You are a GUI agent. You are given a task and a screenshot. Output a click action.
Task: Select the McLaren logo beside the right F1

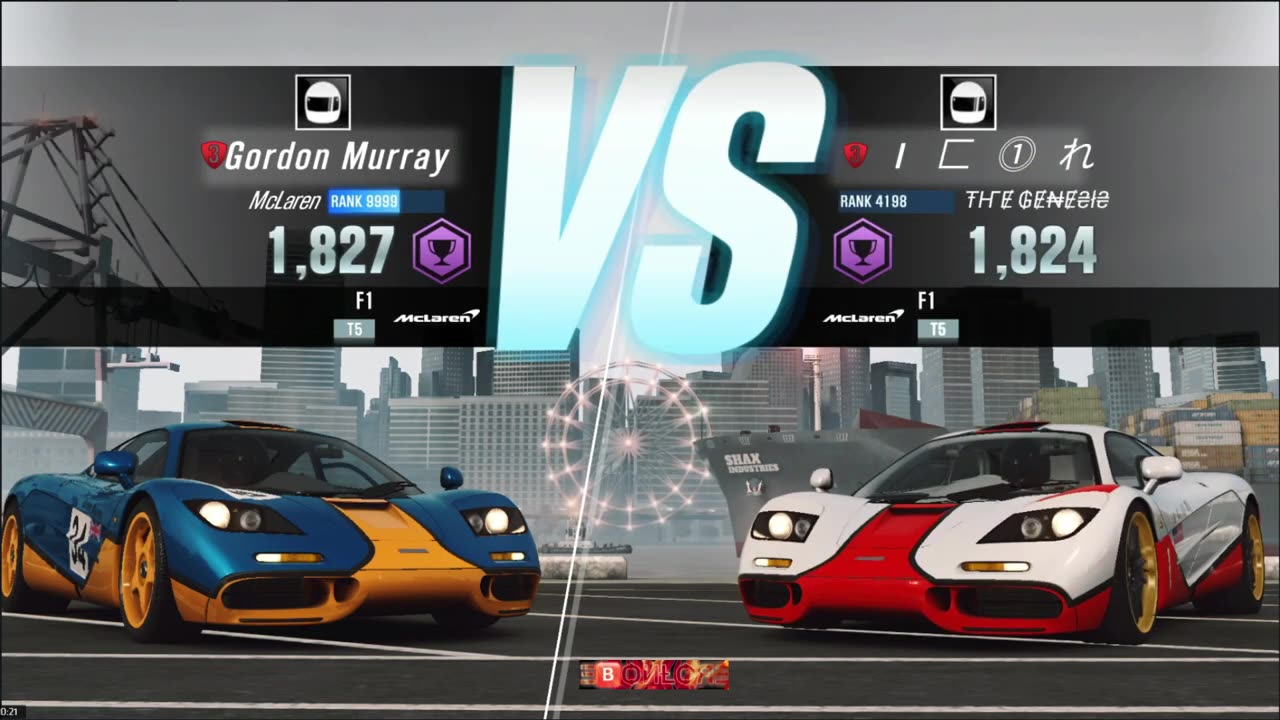click(x=861, y=315)
